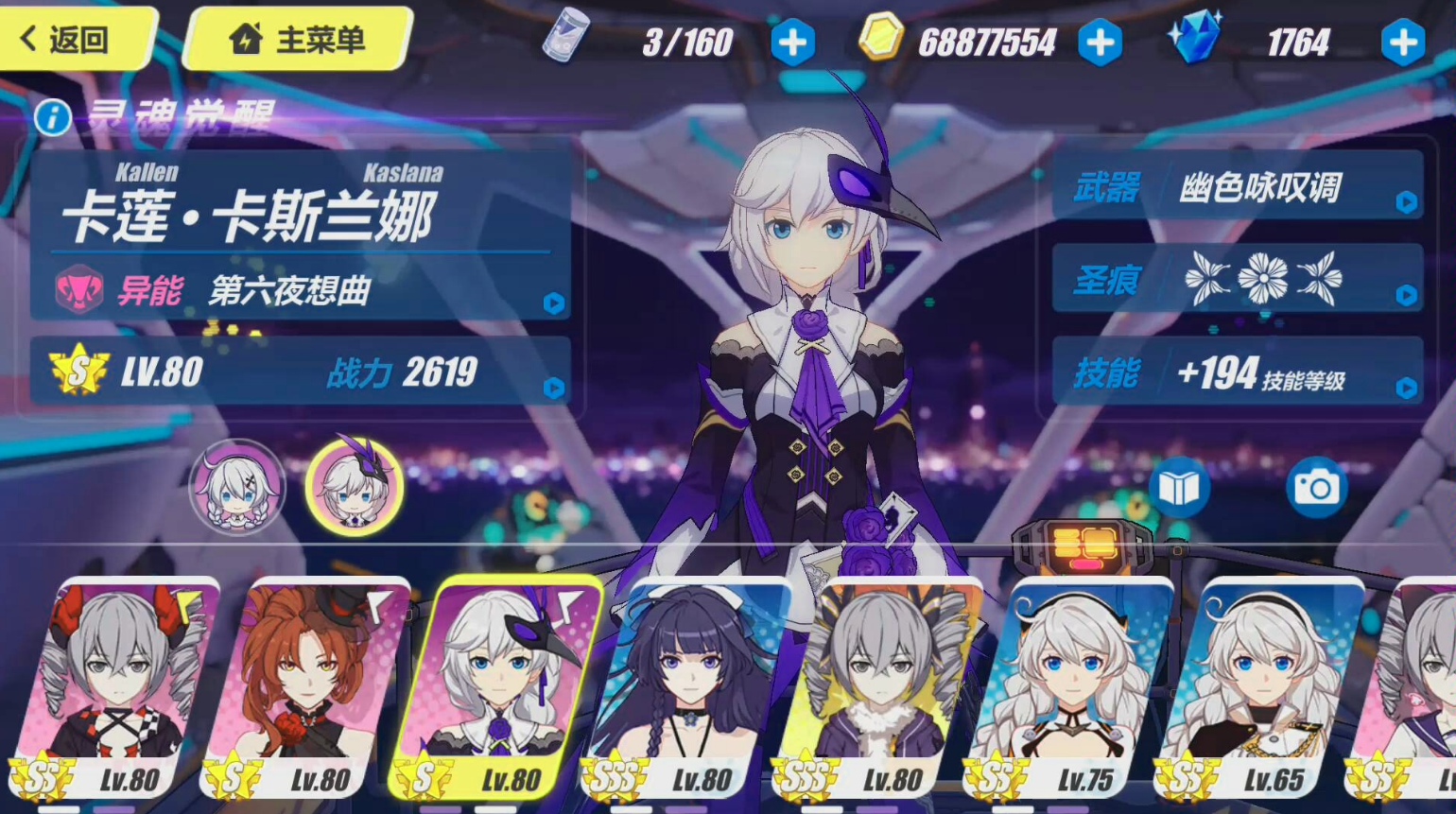Open the camera screenshot mode

point(1318,486)
